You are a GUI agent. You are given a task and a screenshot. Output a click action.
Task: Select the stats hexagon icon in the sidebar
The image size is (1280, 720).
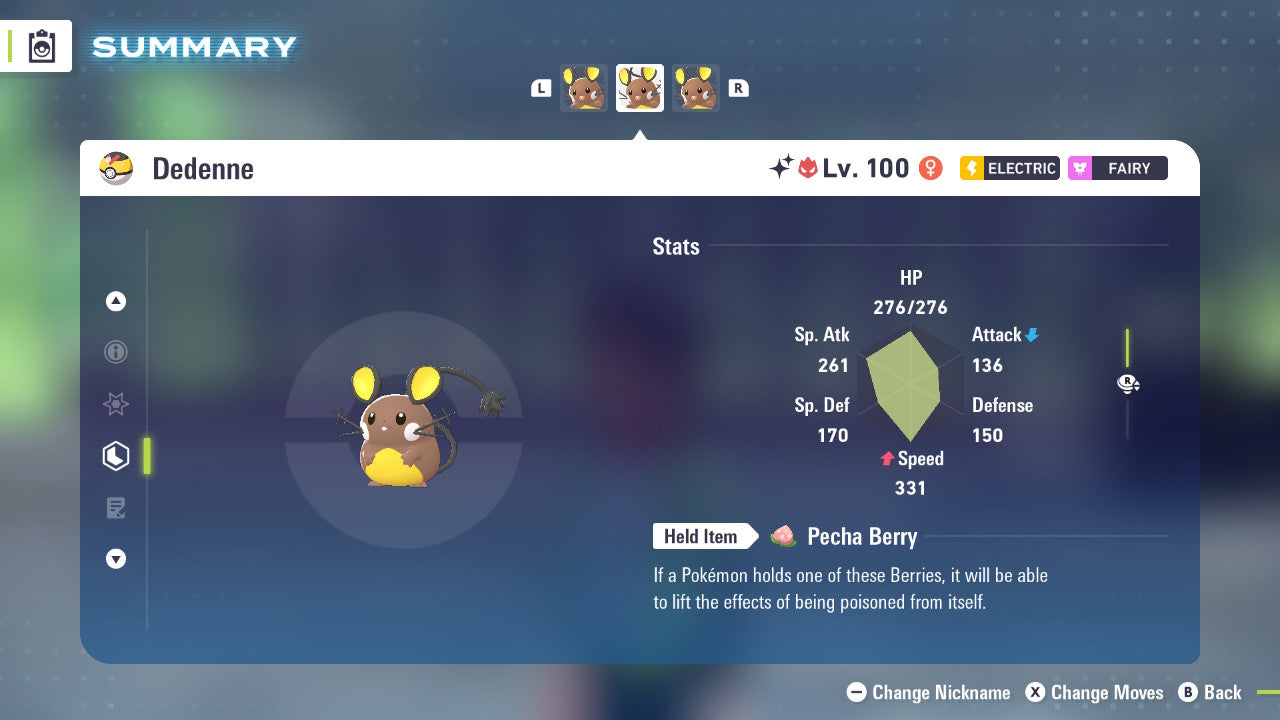click(116, 456)
